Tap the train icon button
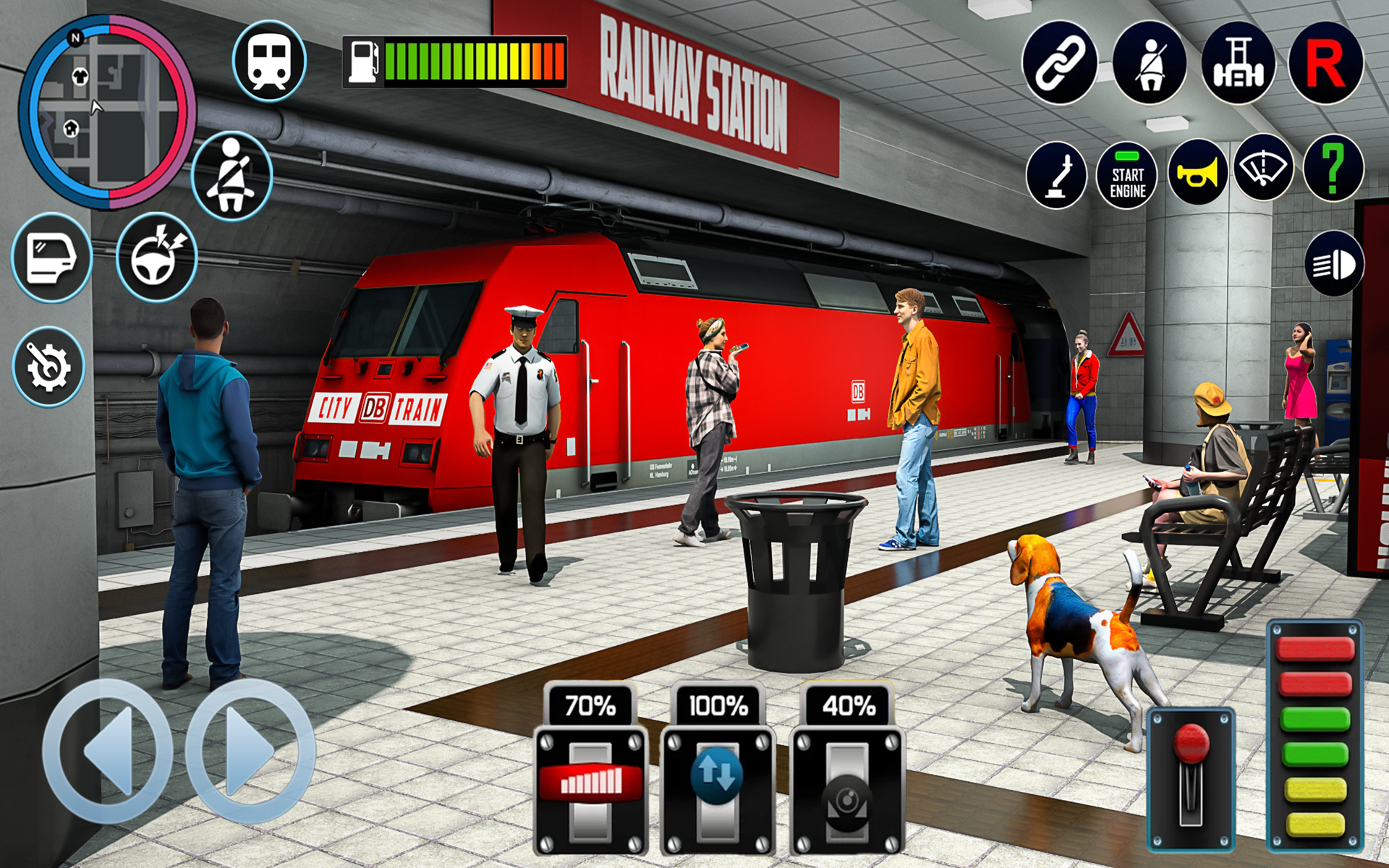The image size is (1389, 868). click(x=269, y=61)
